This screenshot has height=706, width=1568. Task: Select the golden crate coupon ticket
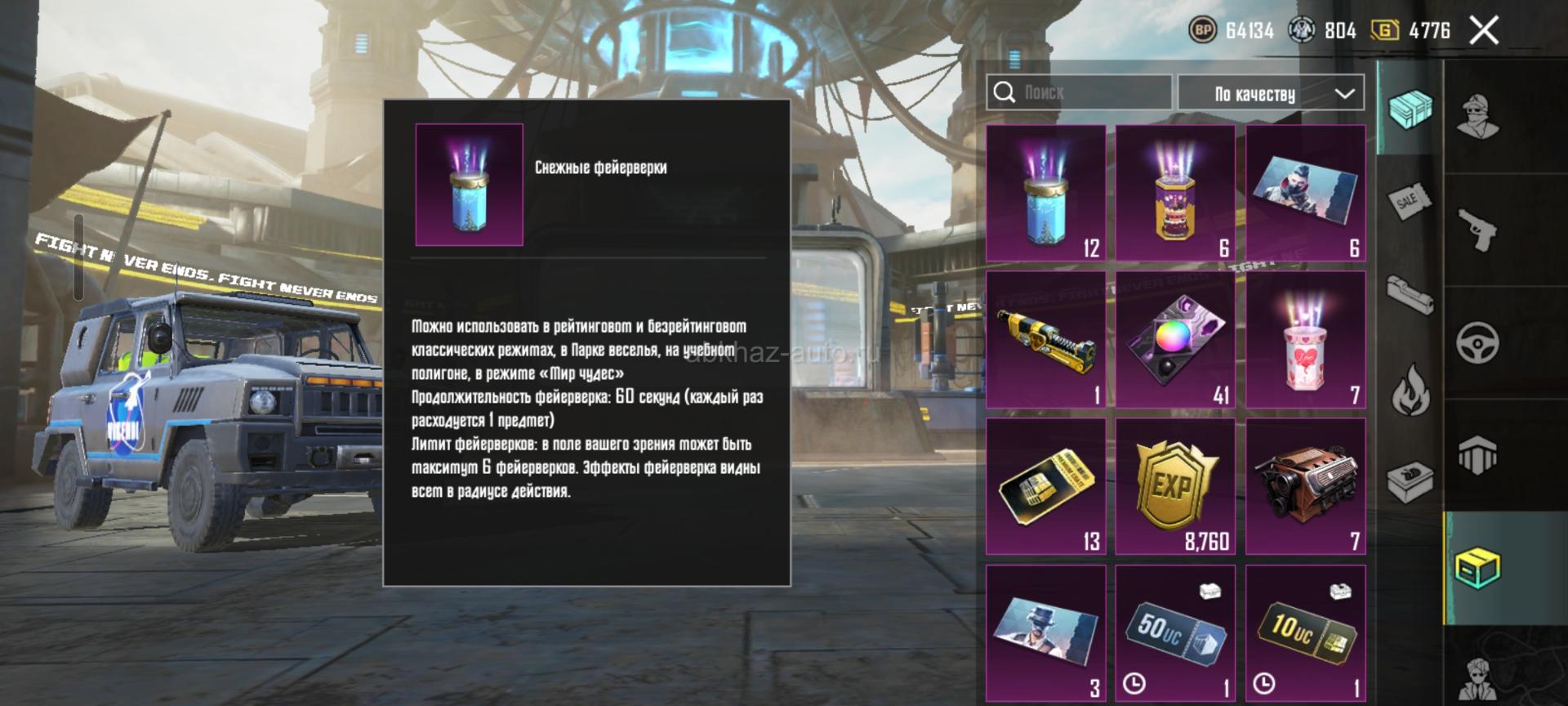(x=1045, y=486)
